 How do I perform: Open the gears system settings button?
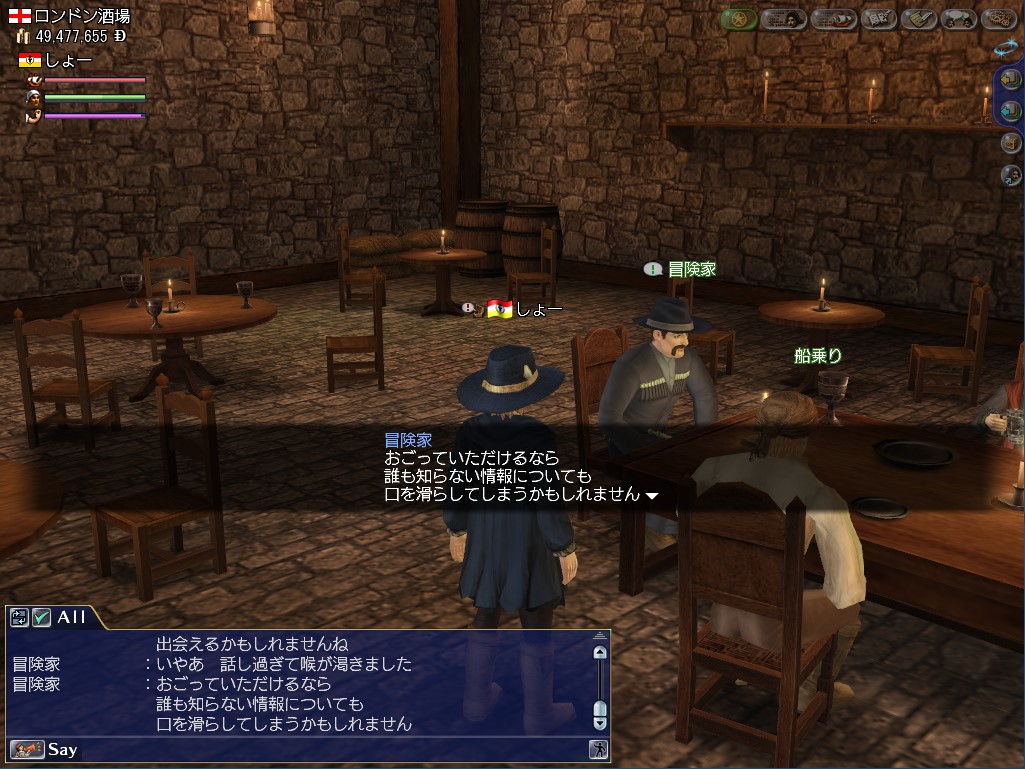[999, 19]
